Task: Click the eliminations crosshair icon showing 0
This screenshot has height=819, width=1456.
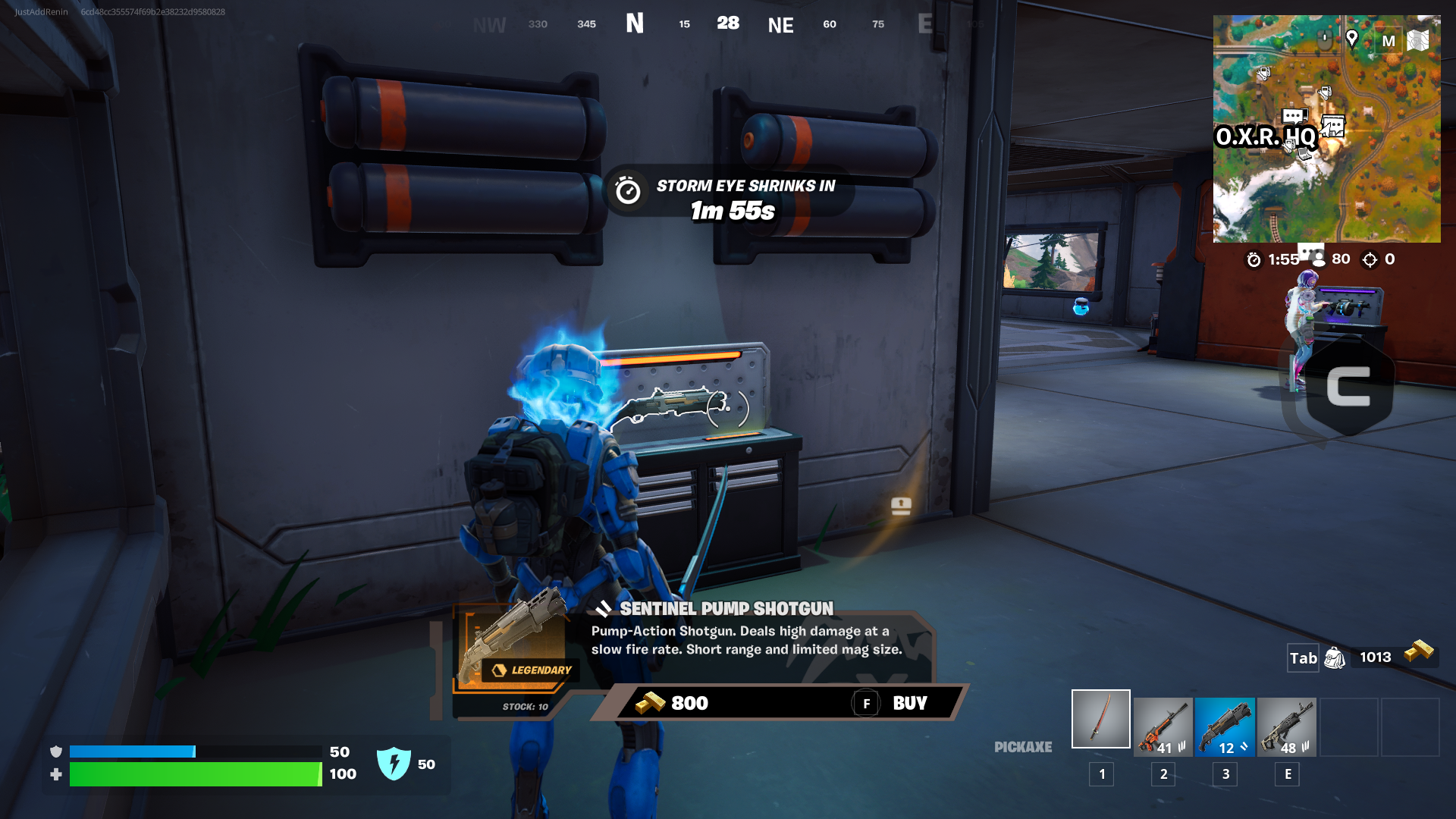Action: pos(1370,259)
